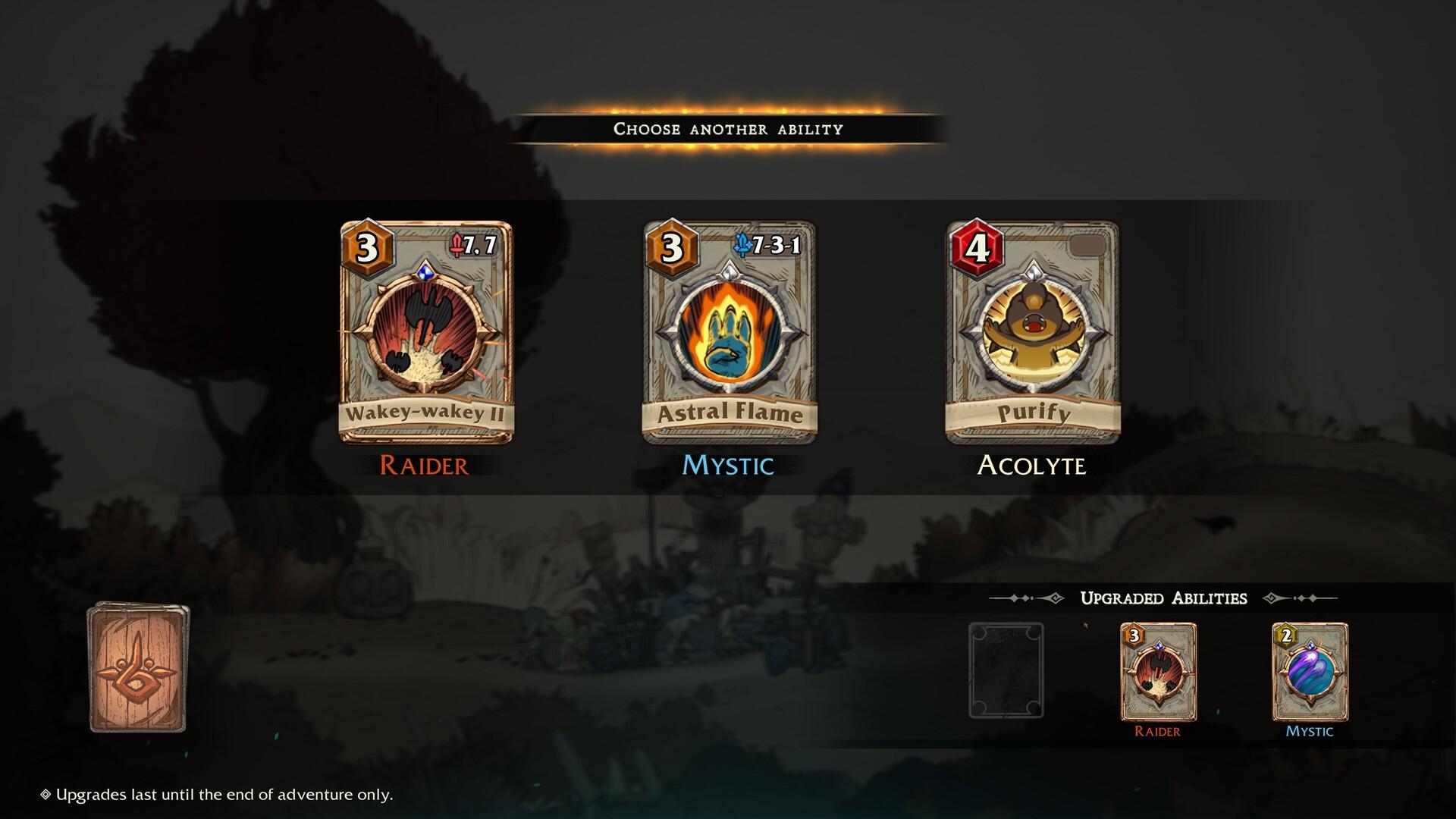Inspect the upgraded Mystic orb card
The width and height of the screenshot is (1456, 819).
tap(1310, 671)
